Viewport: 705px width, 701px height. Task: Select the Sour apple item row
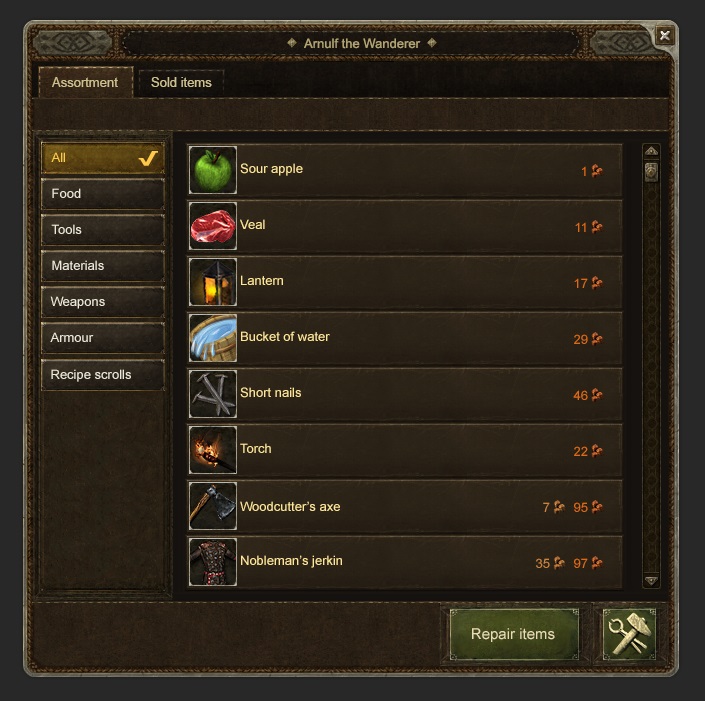404,170
